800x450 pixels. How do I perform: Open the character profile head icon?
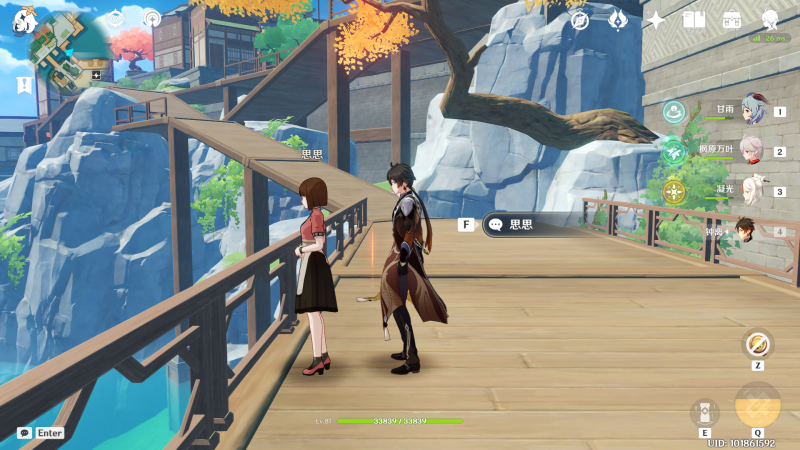pos(770,20)
